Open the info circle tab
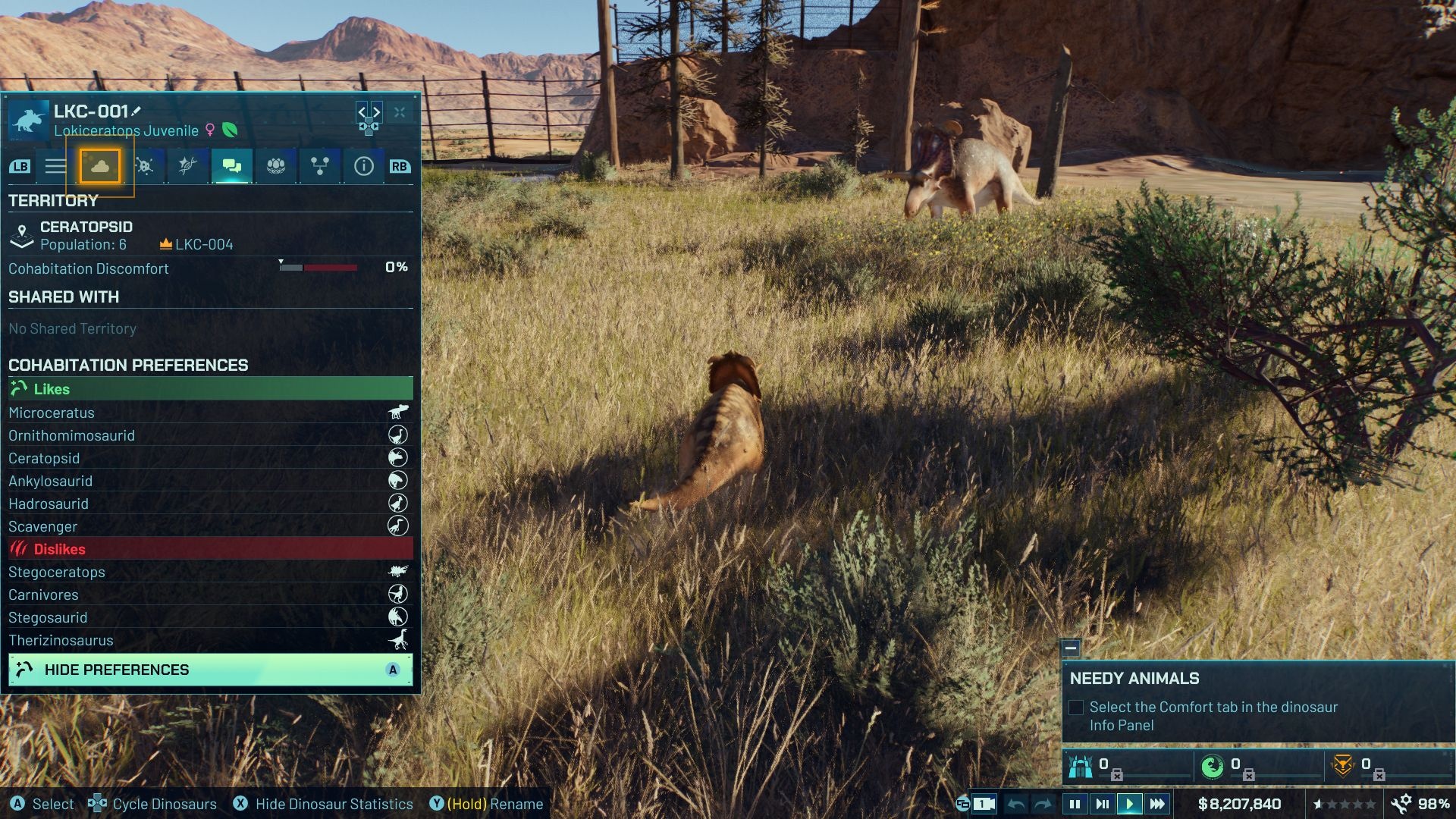 pos(364,166)
